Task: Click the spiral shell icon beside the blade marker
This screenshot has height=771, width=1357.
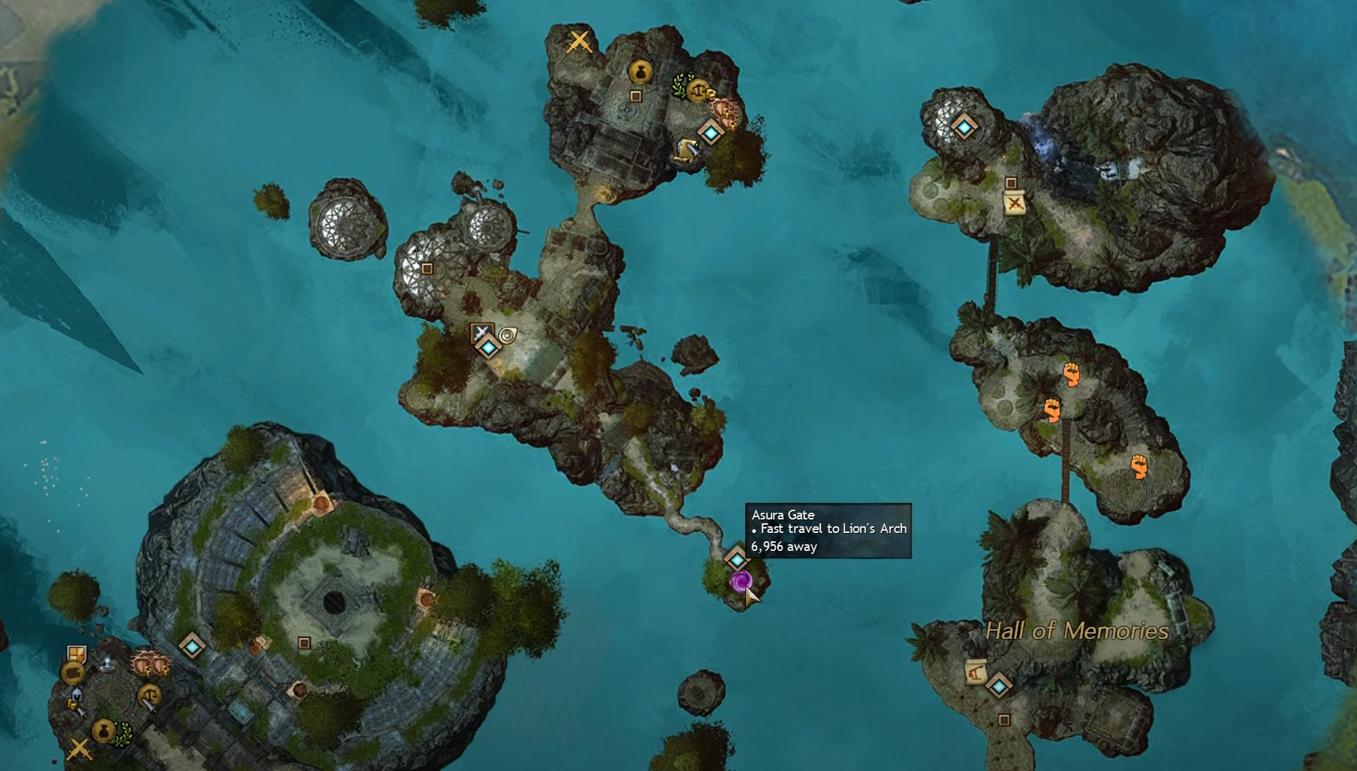Action: tap(508, 335)
